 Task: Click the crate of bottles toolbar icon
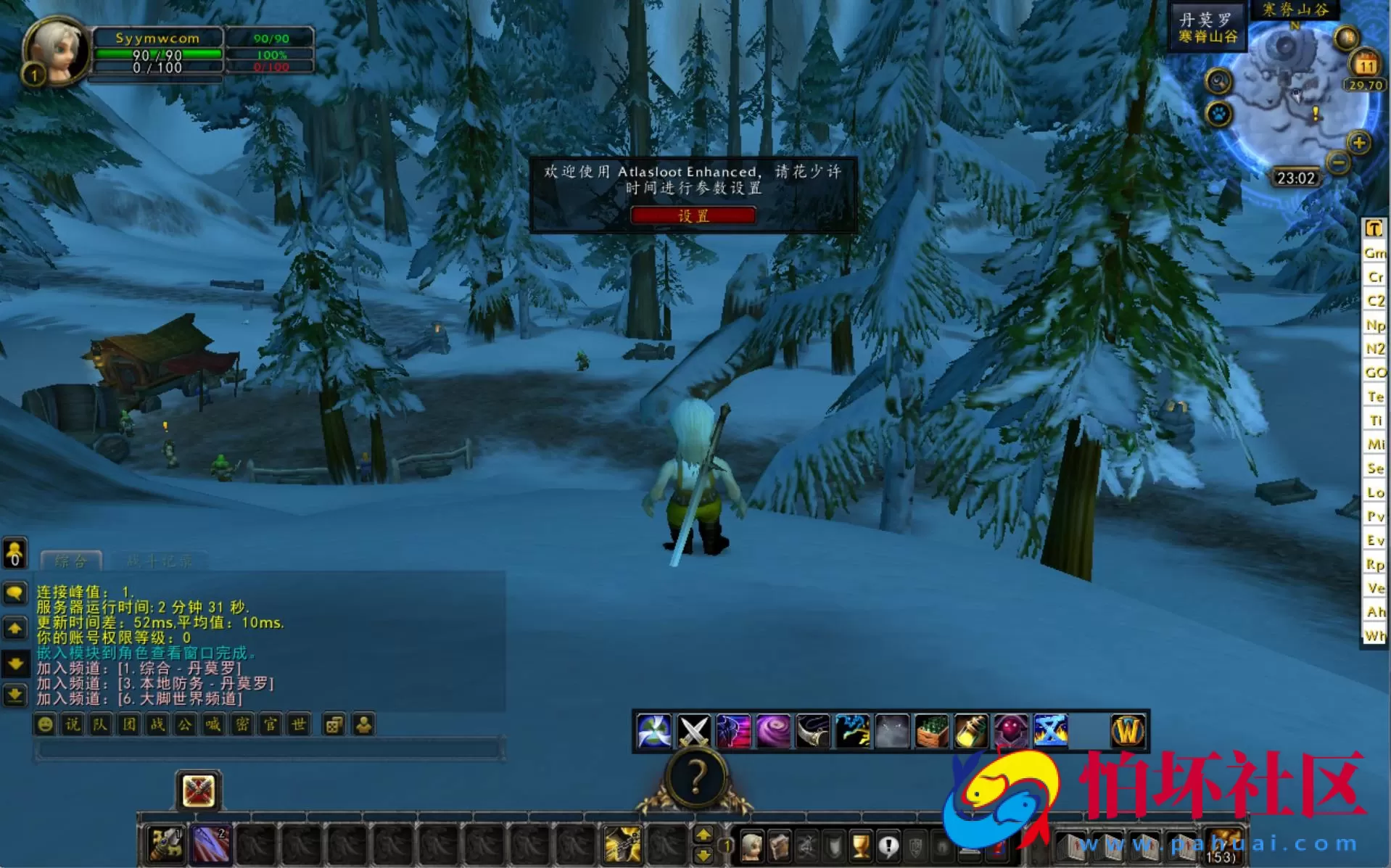pyautogui.click(x=932, y=732)
